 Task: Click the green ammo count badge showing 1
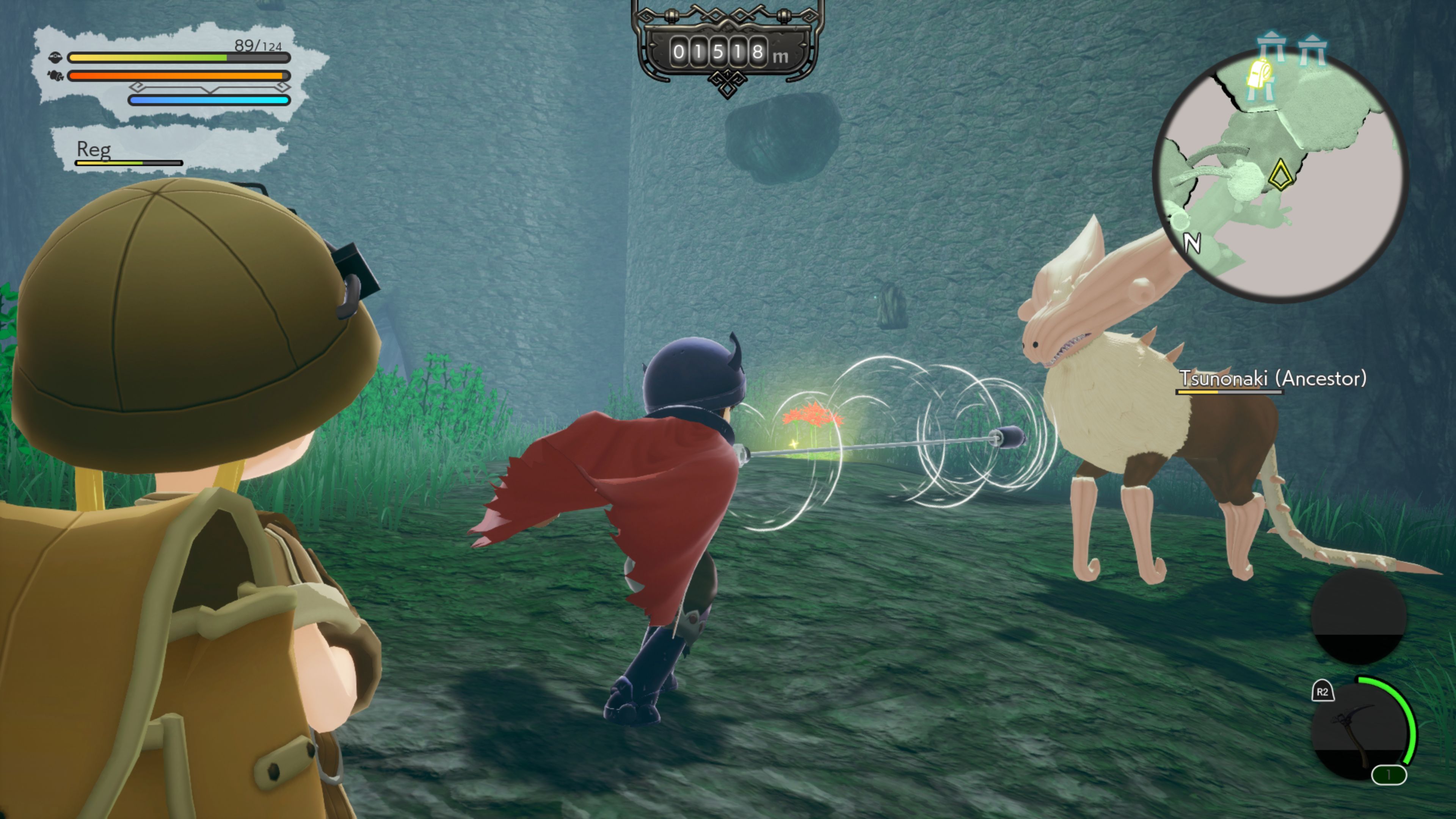point(1389,774)
